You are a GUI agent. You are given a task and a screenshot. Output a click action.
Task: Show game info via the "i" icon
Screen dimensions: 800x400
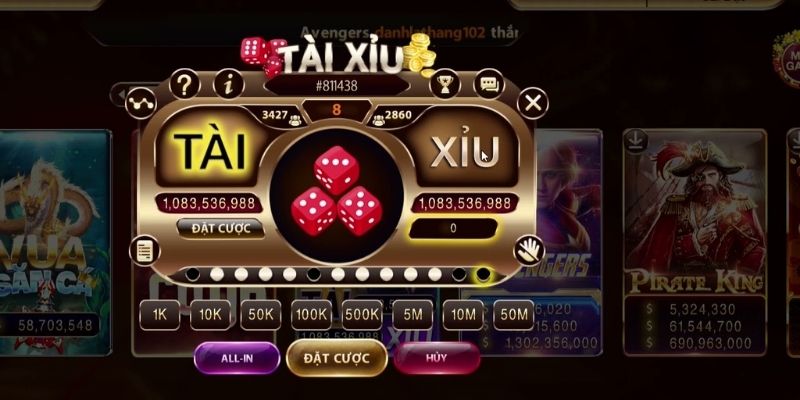[x=229, y=84]
